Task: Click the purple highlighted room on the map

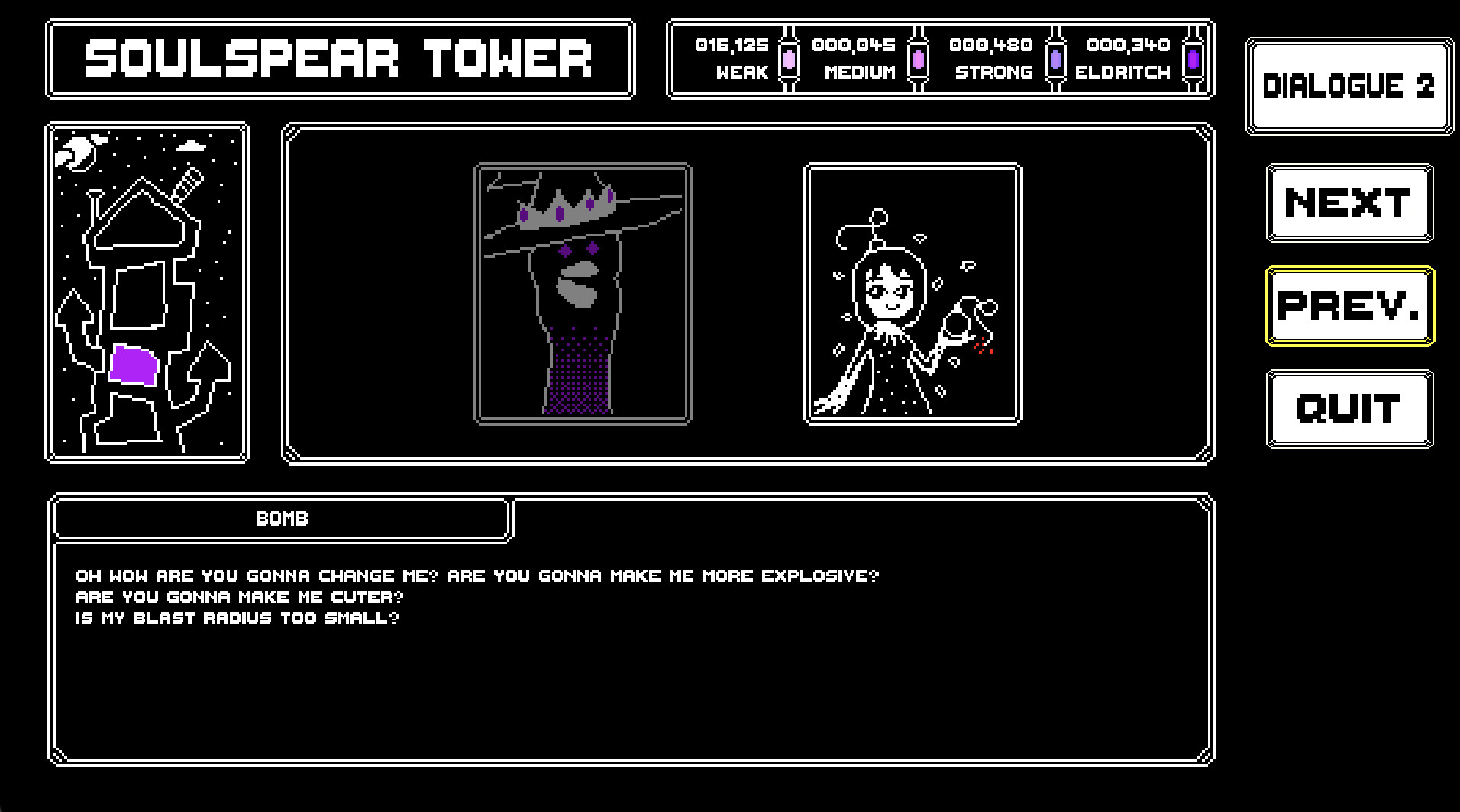Action: tap(134, 362)
